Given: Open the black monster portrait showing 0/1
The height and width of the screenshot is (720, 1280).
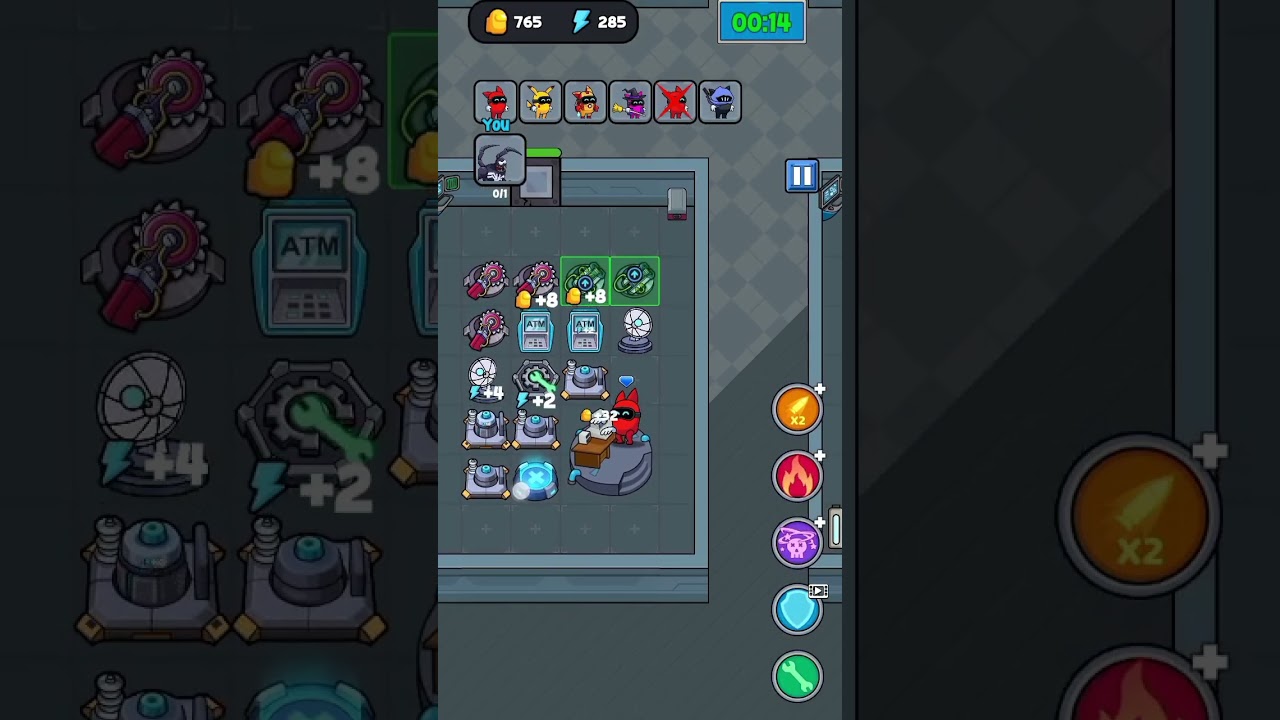Looking at the screenshot, I should tap(499, 162).
